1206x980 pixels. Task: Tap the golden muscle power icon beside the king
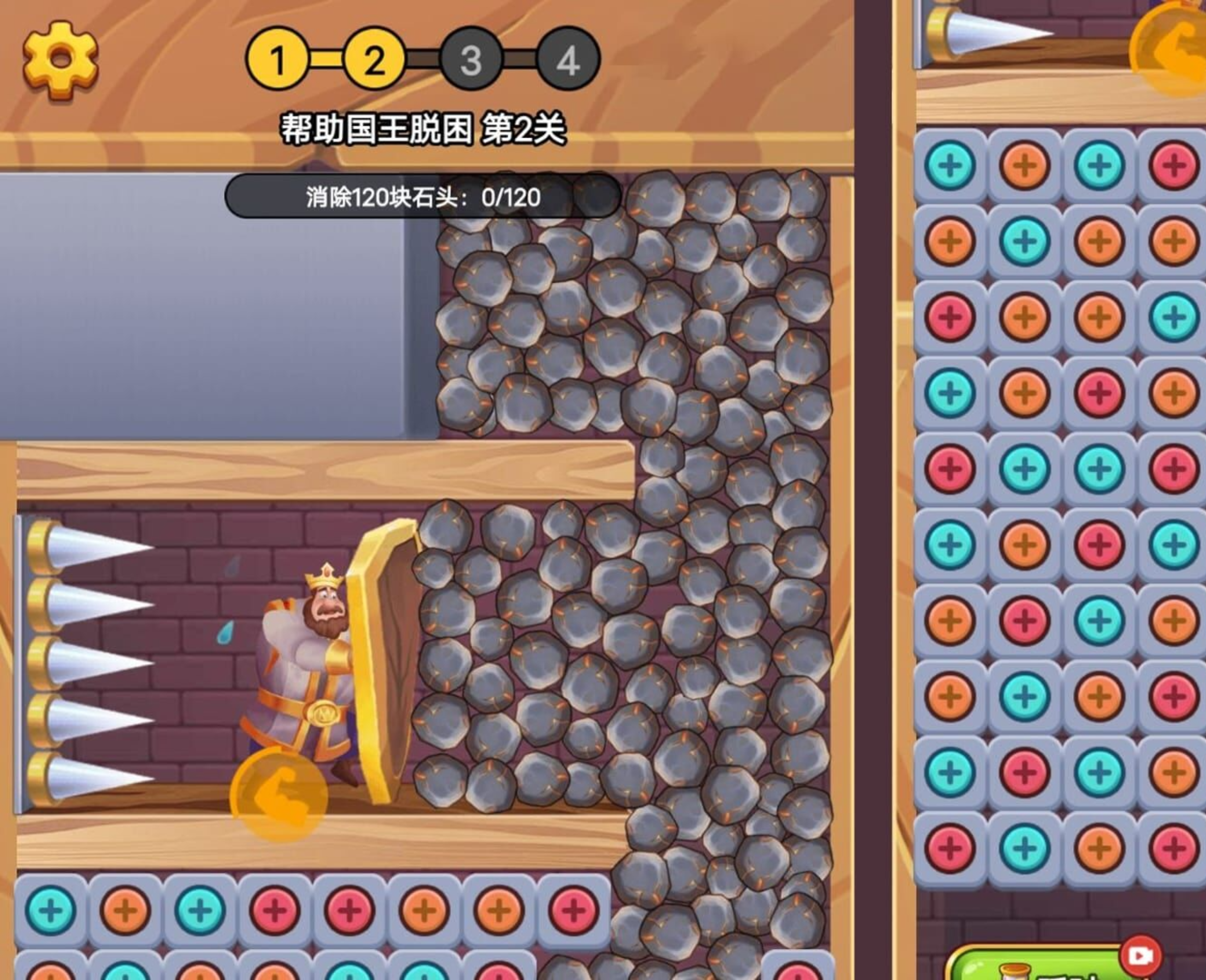[x=279, y=795]
